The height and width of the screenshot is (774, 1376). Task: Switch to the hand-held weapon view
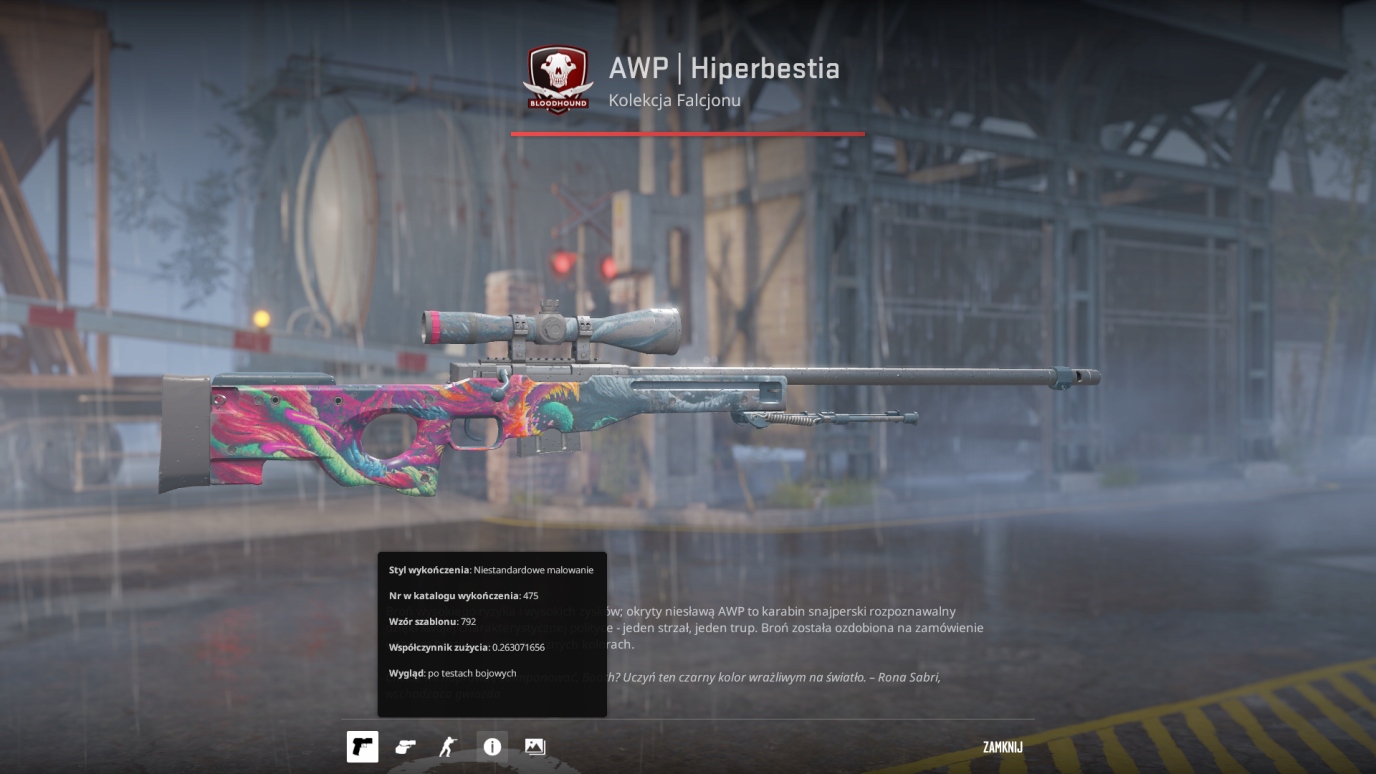405,747
